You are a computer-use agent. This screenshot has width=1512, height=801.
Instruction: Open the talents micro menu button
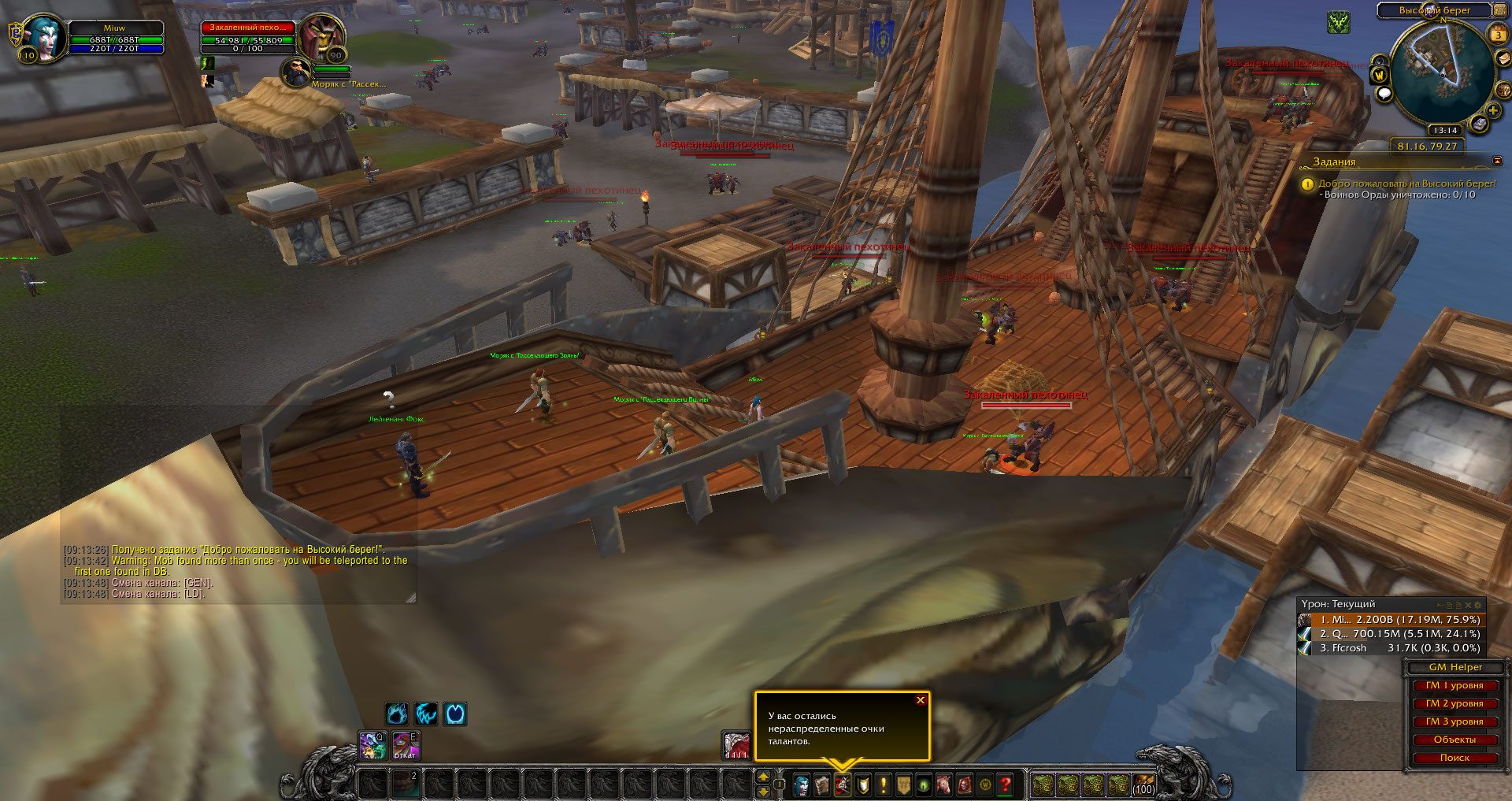(x=843, y=784)
